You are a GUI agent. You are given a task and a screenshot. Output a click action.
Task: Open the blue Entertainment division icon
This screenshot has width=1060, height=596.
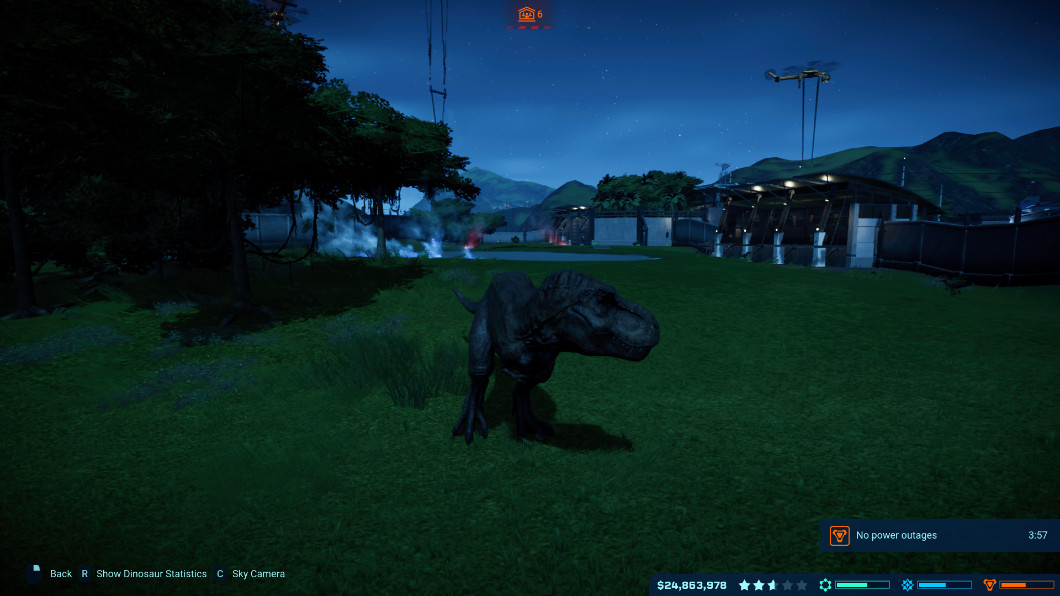pyautogui.click(x=908, y=585)
